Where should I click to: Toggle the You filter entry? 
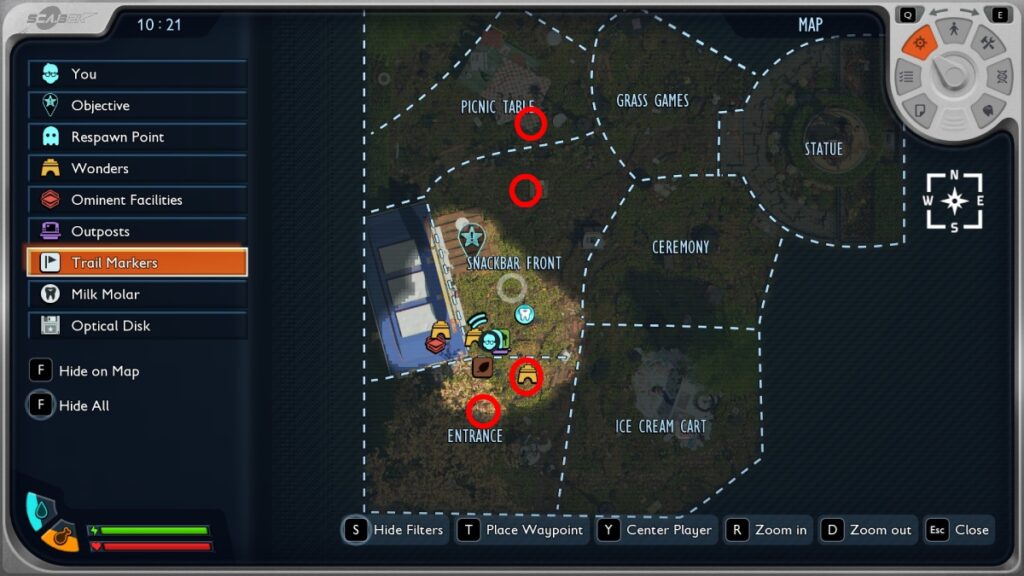tap(137, 74)
